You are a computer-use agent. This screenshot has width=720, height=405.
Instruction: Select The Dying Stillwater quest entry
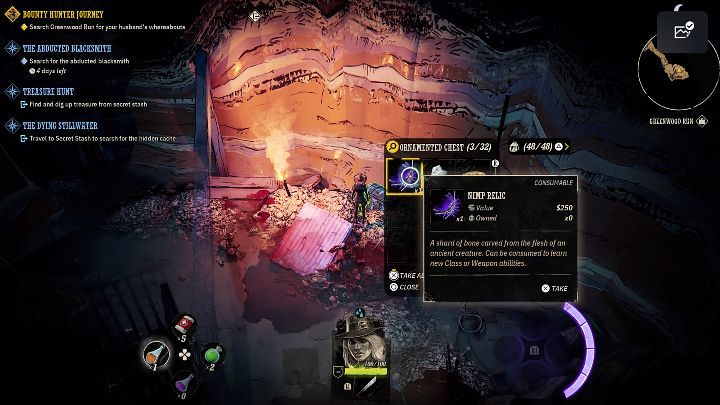[60, 126]
